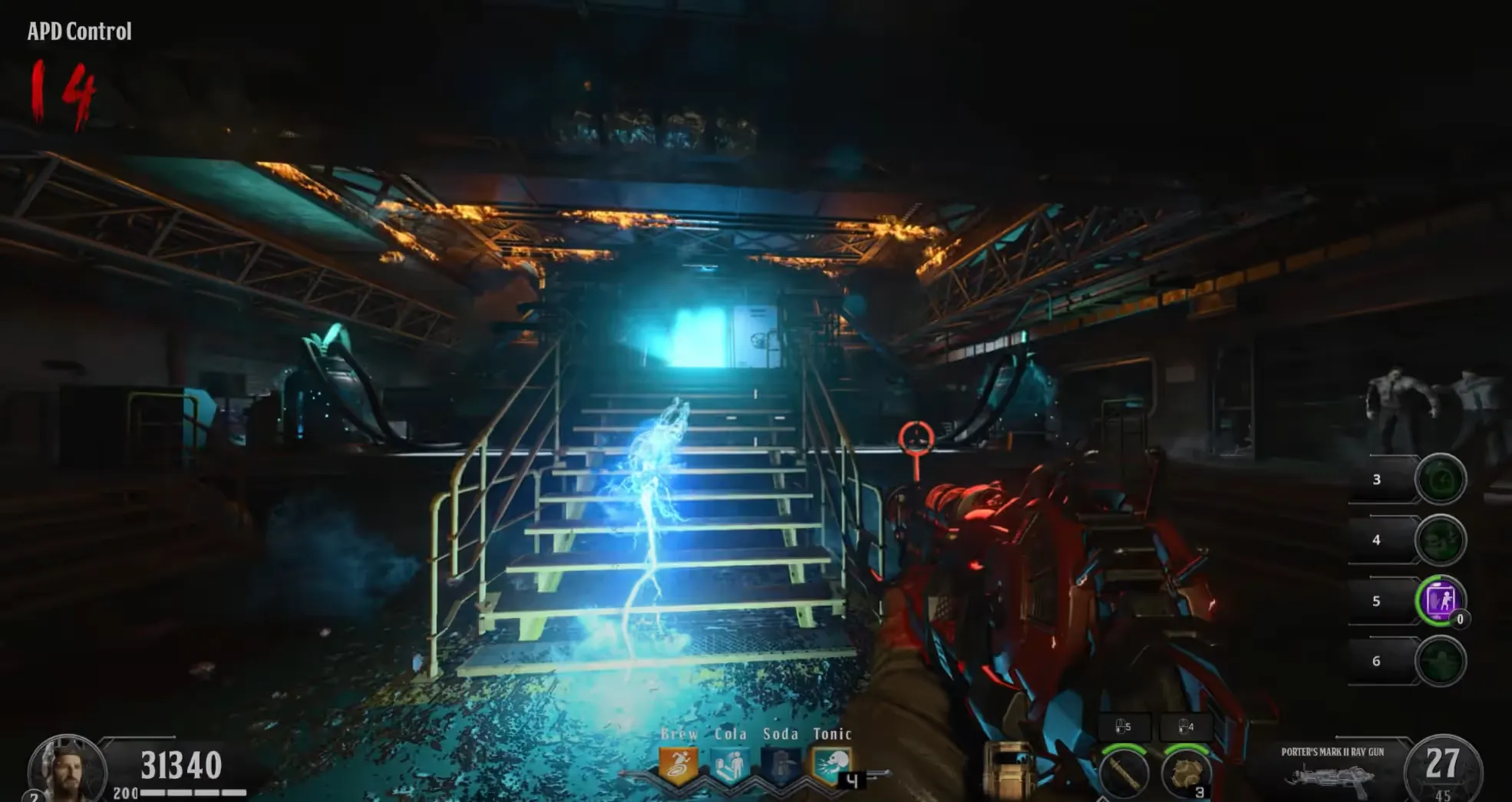1512x802 pixels.
Task: Choose the dimmed elixir in slot 6
Action: [1440, 661]
